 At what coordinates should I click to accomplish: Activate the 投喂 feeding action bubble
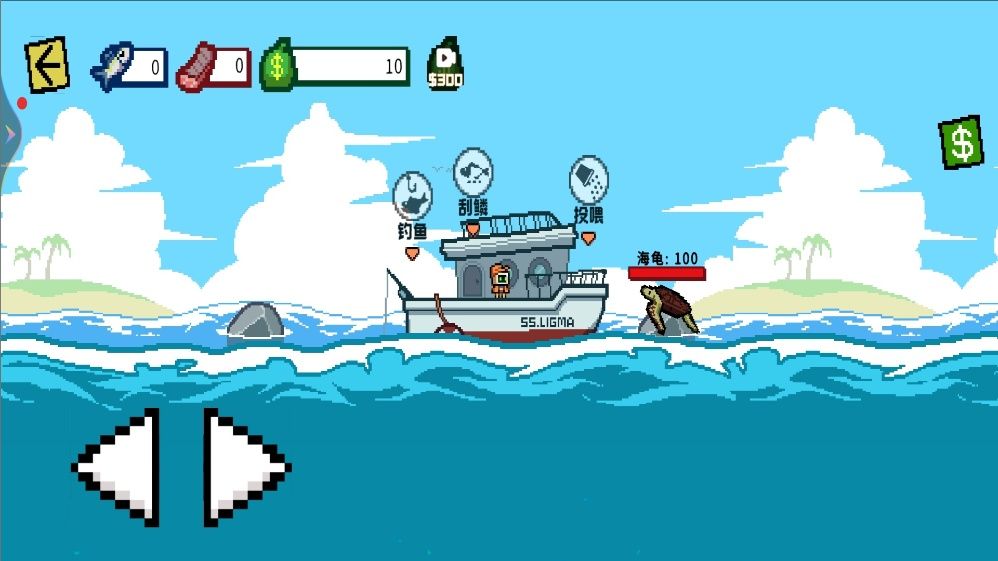(588, 180)
